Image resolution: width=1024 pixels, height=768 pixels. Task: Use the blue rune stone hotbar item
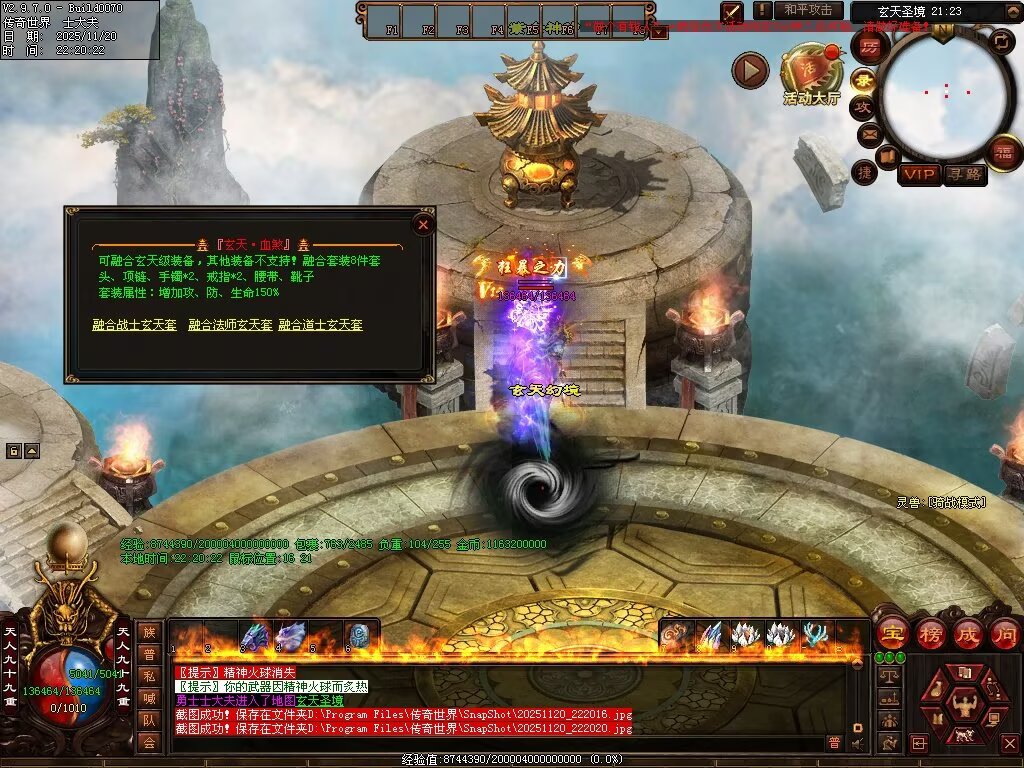pyautogui.click(x=358, y=636)
